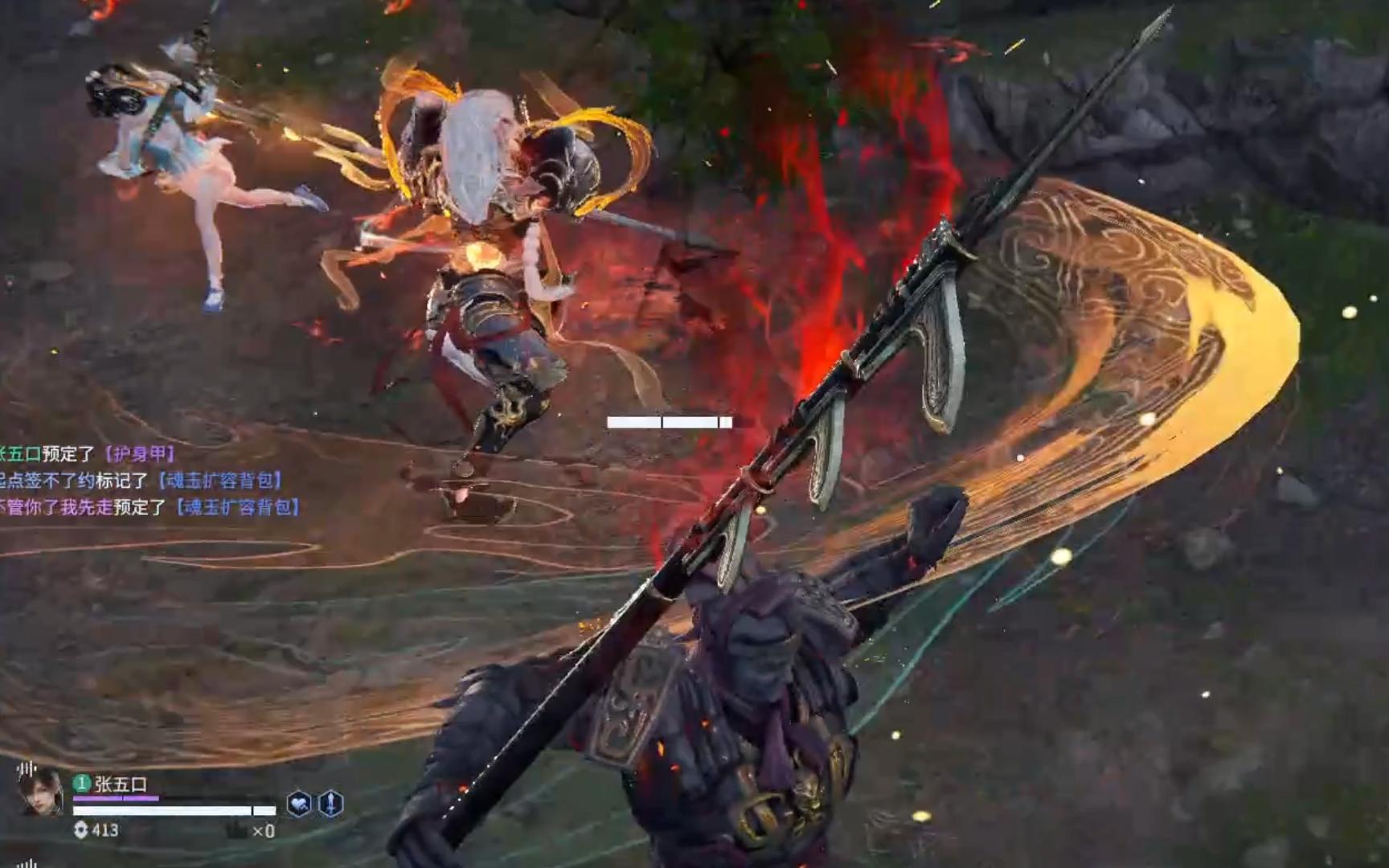Open 魂玉扩容背包 link from 我先走 message

tap(238, 507)
